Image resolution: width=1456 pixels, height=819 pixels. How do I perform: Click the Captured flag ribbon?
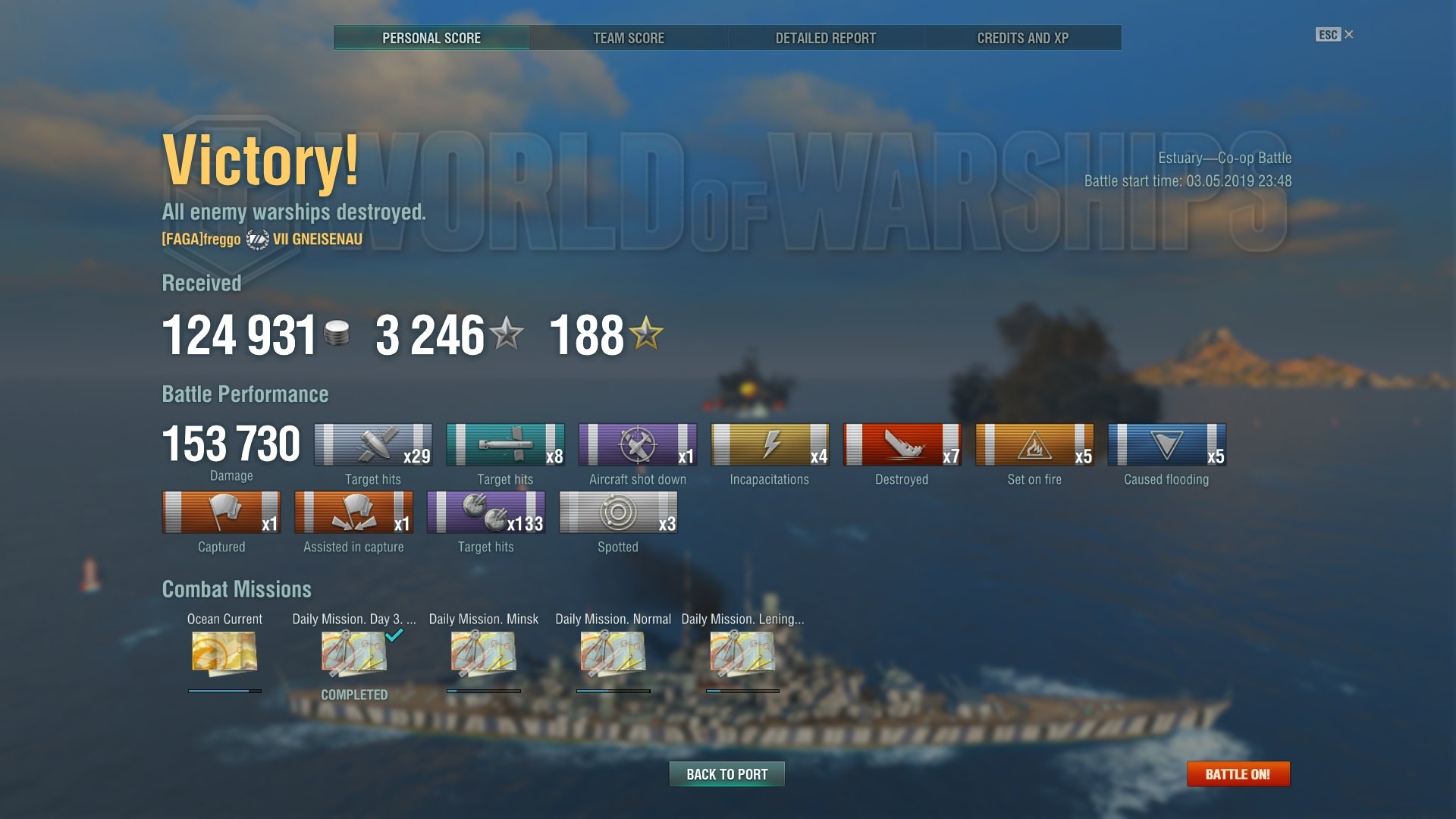(x=221, y=513)
